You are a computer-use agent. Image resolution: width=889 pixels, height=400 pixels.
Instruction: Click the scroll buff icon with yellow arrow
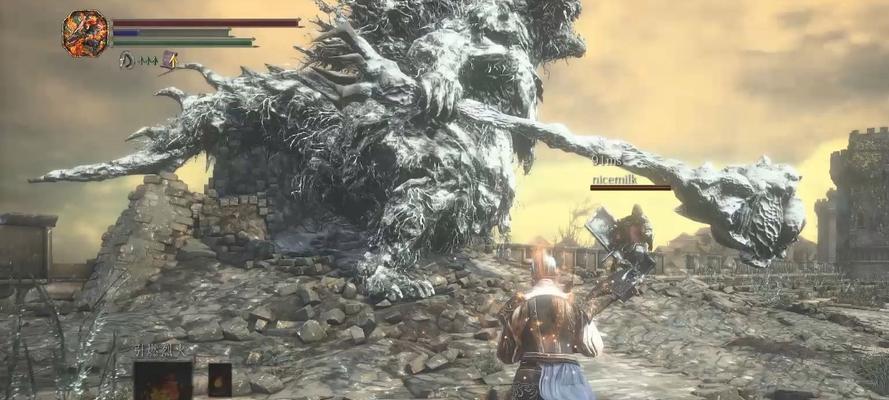tap(170, 60)
